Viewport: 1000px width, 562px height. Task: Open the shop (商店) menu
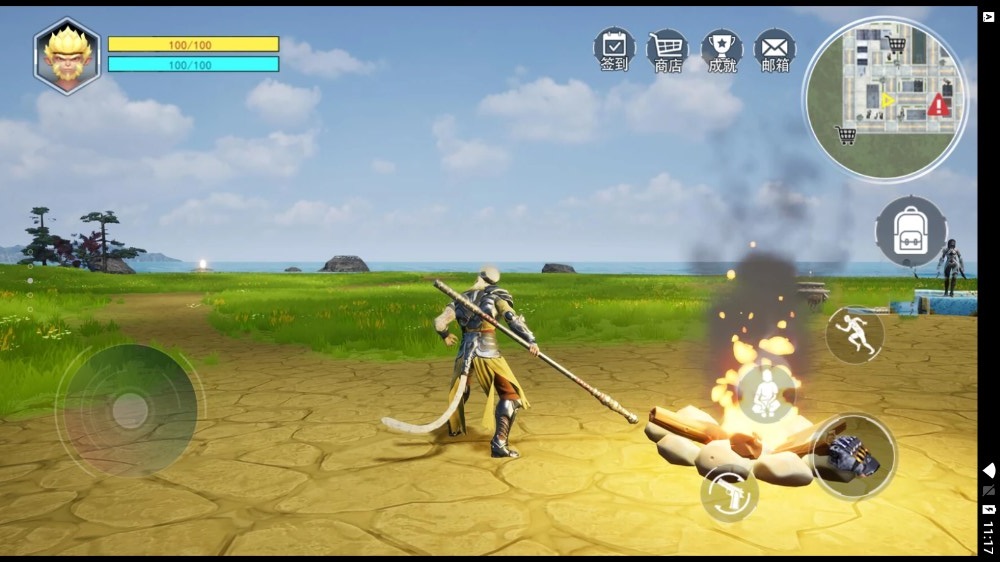click(x=667, y=49)
